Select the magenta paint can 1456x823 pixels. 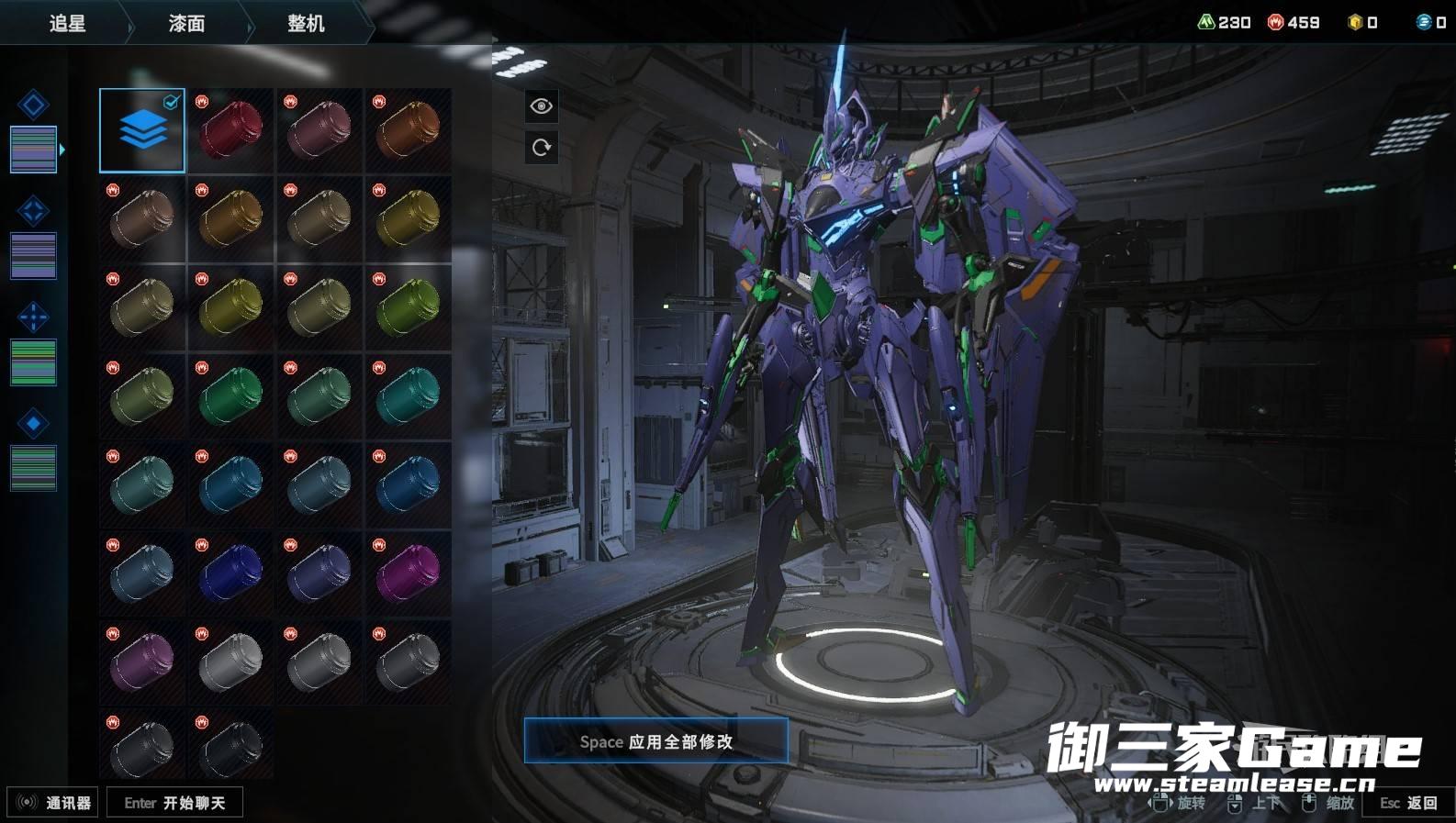pos(408,573)
